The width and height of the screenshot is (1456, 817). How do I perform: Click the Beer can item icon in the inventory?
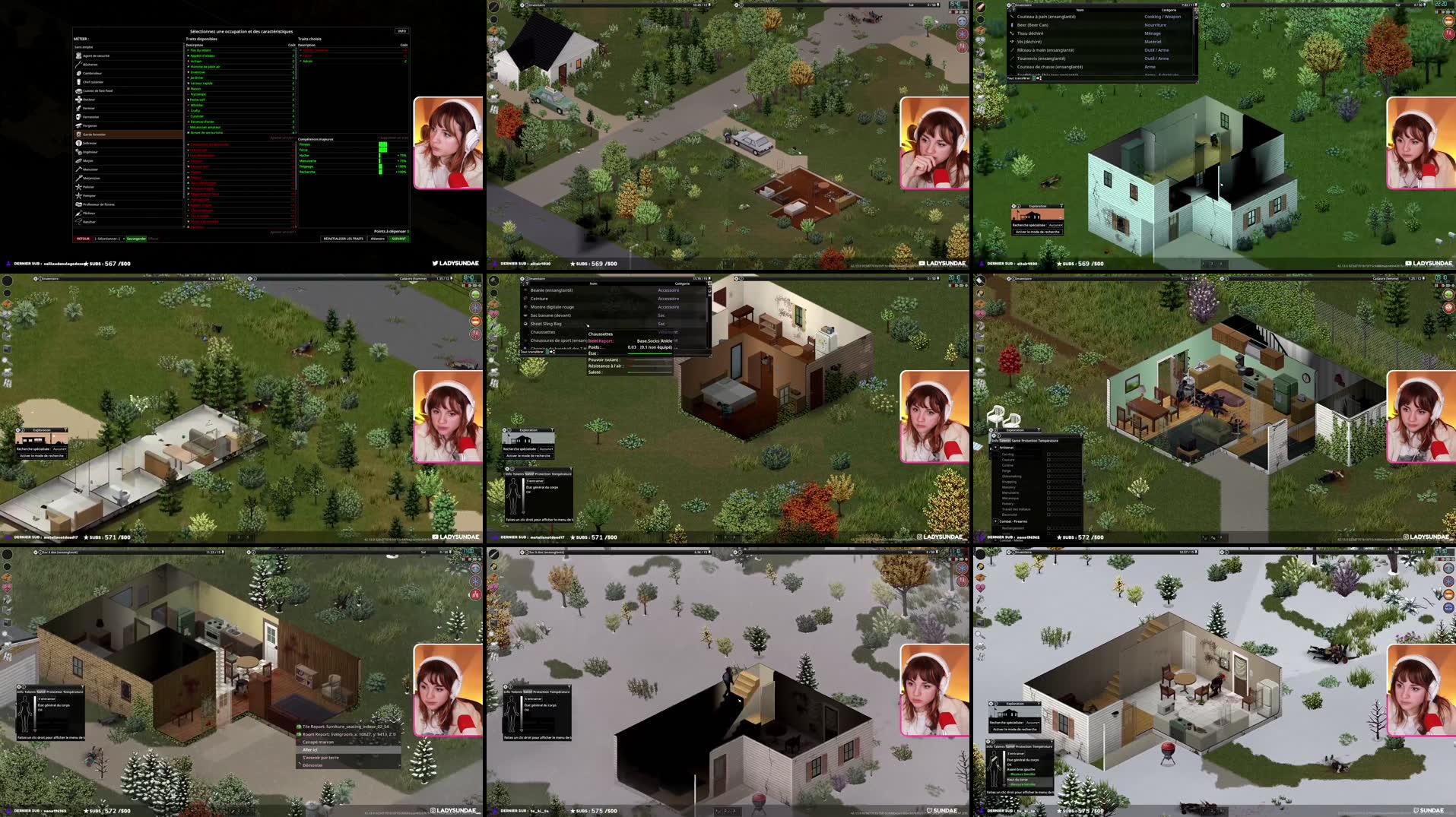(x=1012, y=25)
